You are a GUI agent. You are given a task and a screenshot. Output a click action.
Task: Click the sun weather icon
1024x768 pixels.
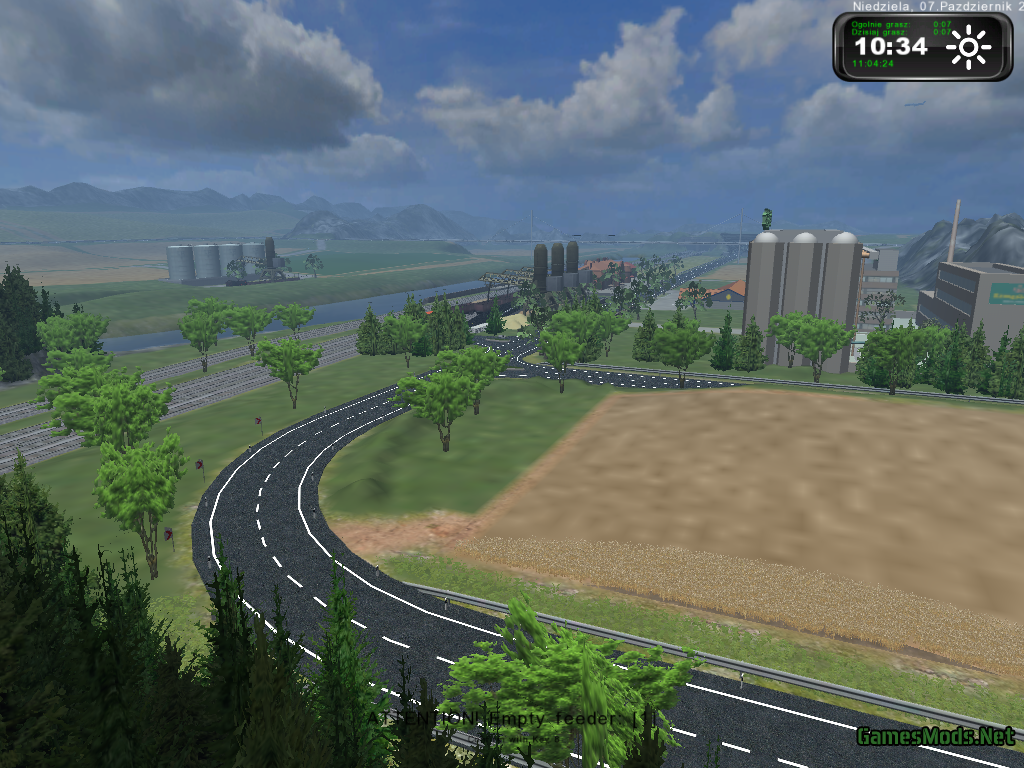click(x=968, y=47)
